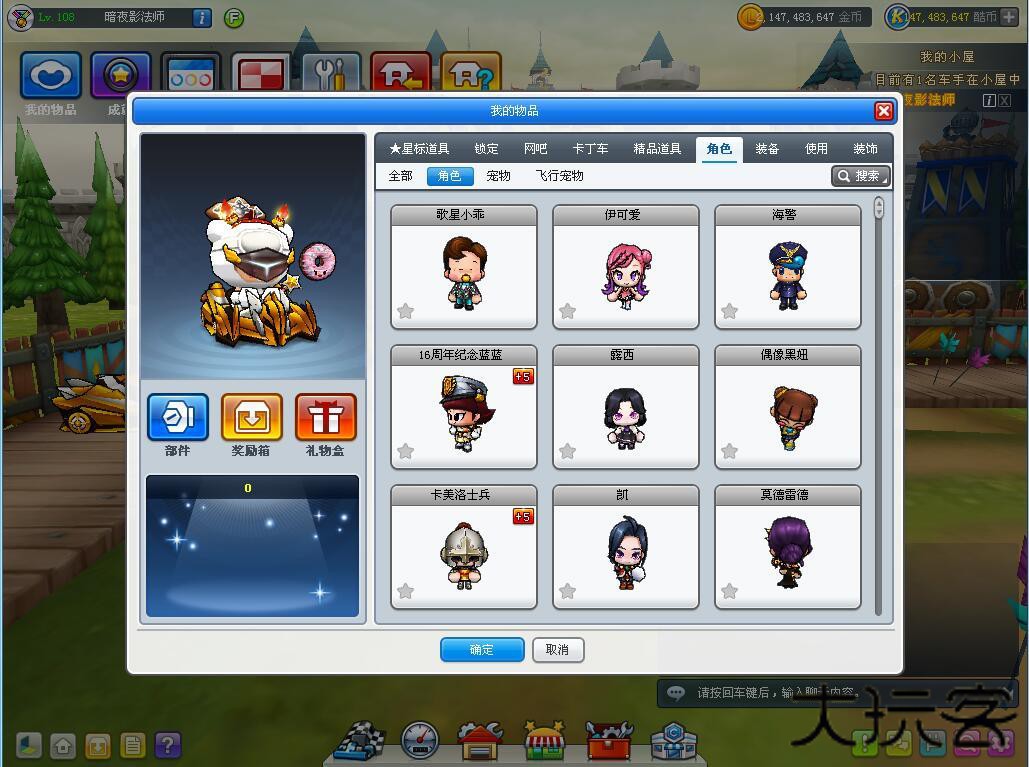Select the 卡丁车 tab

pyautogui.click(x=590, y=149)
